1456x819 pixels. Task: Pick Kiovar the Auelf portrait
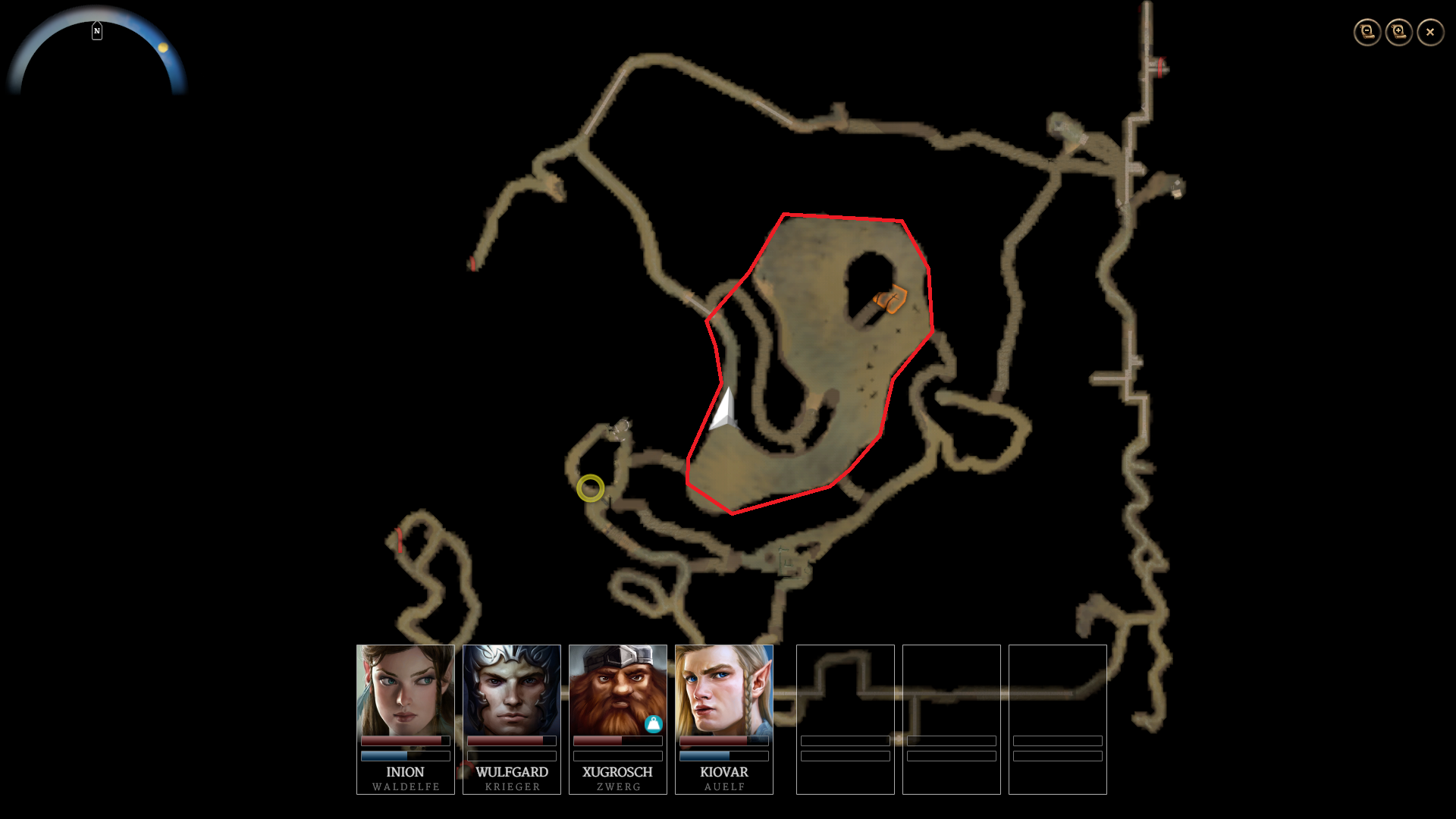(x=724, y=690)
